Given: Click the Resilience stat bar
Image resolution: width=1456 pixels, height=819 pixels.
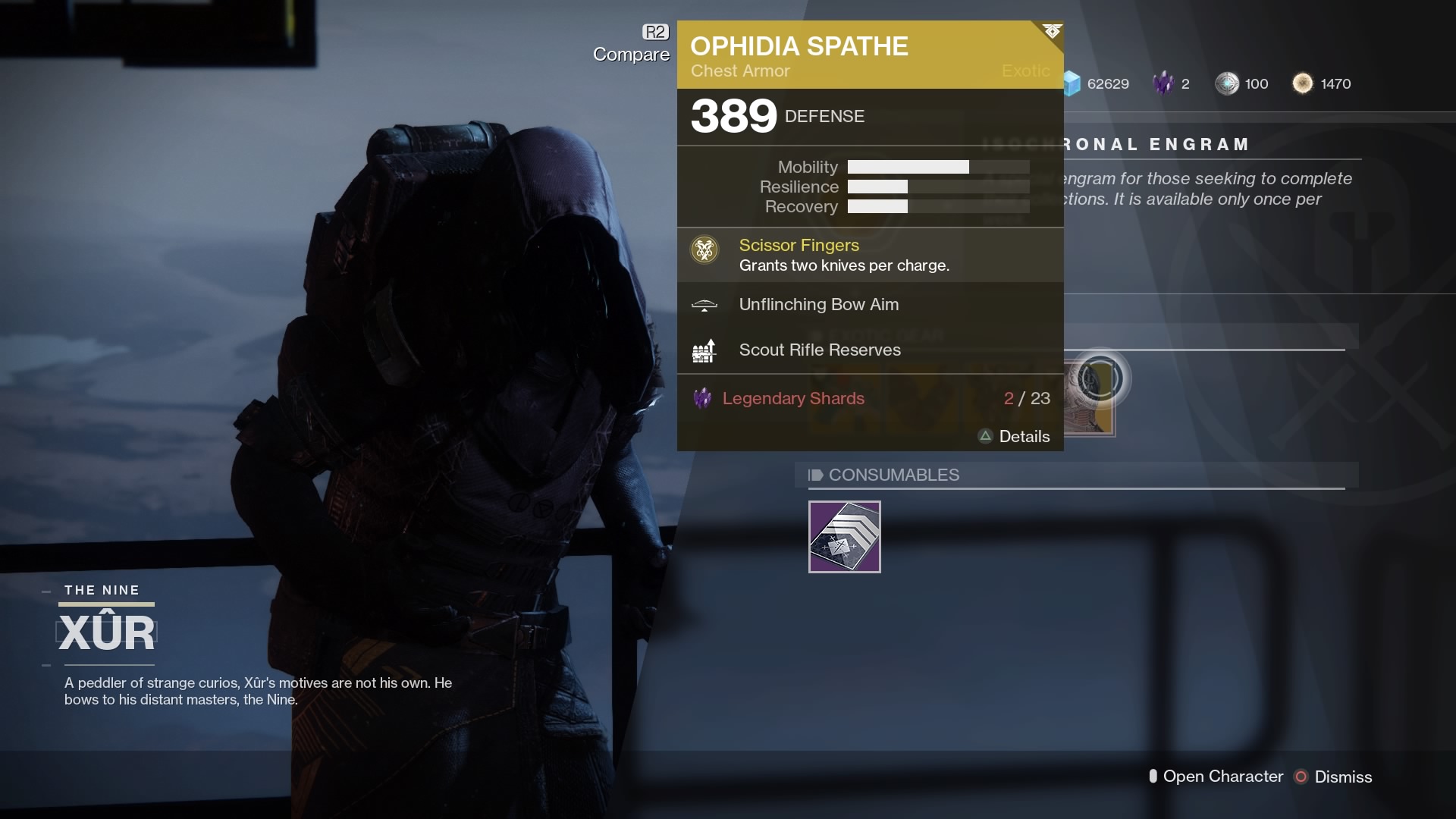Looking at the screenshot, I should coord(937,187).
